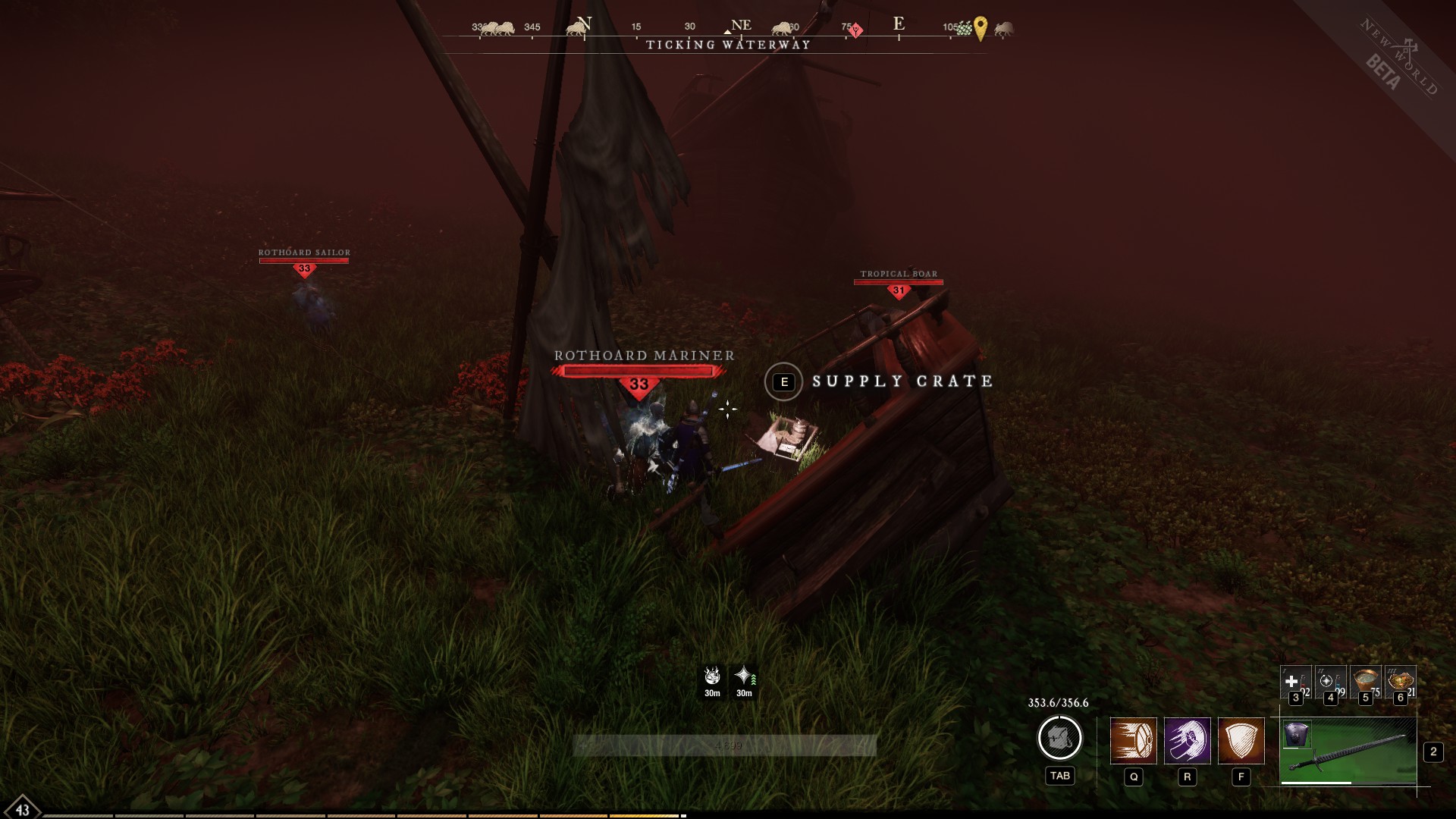Screen dimensions: 1456x819
Task: Open the backpack inventory icon
Action: [1060, 739]
